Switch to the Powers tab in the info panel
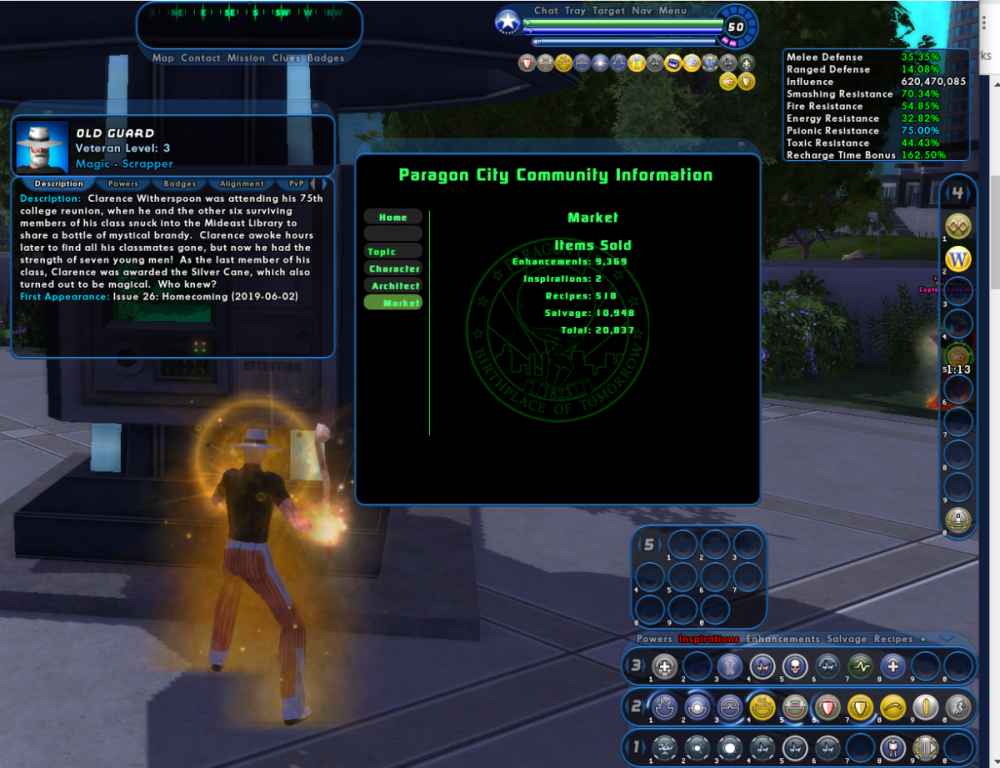Viewport: 1000px width, 768px height. click(x=123, y=184)
